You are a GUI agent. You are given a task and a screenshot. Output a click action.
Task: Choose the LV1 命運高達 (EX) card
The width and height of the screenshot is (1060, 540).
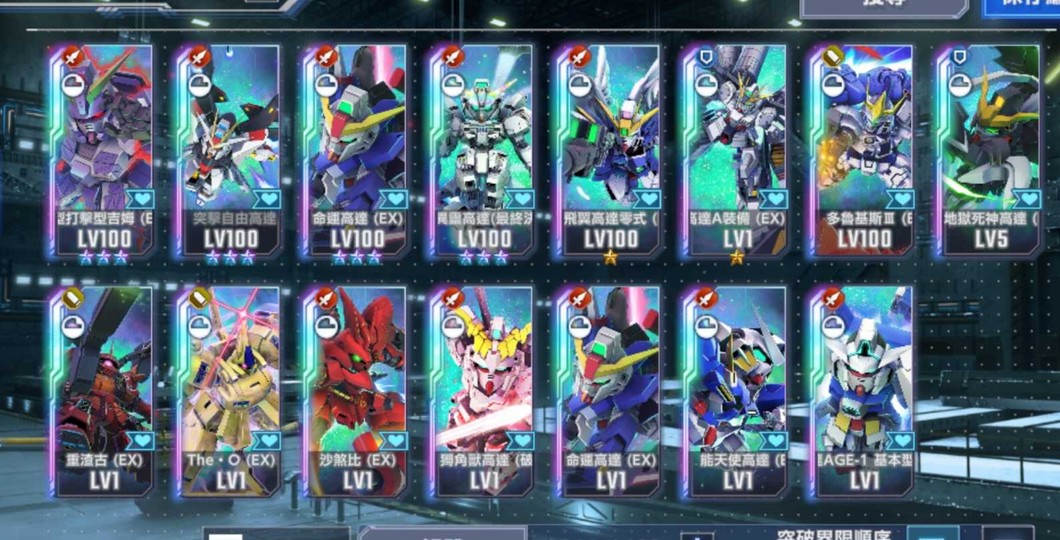[x=610, y=390]
